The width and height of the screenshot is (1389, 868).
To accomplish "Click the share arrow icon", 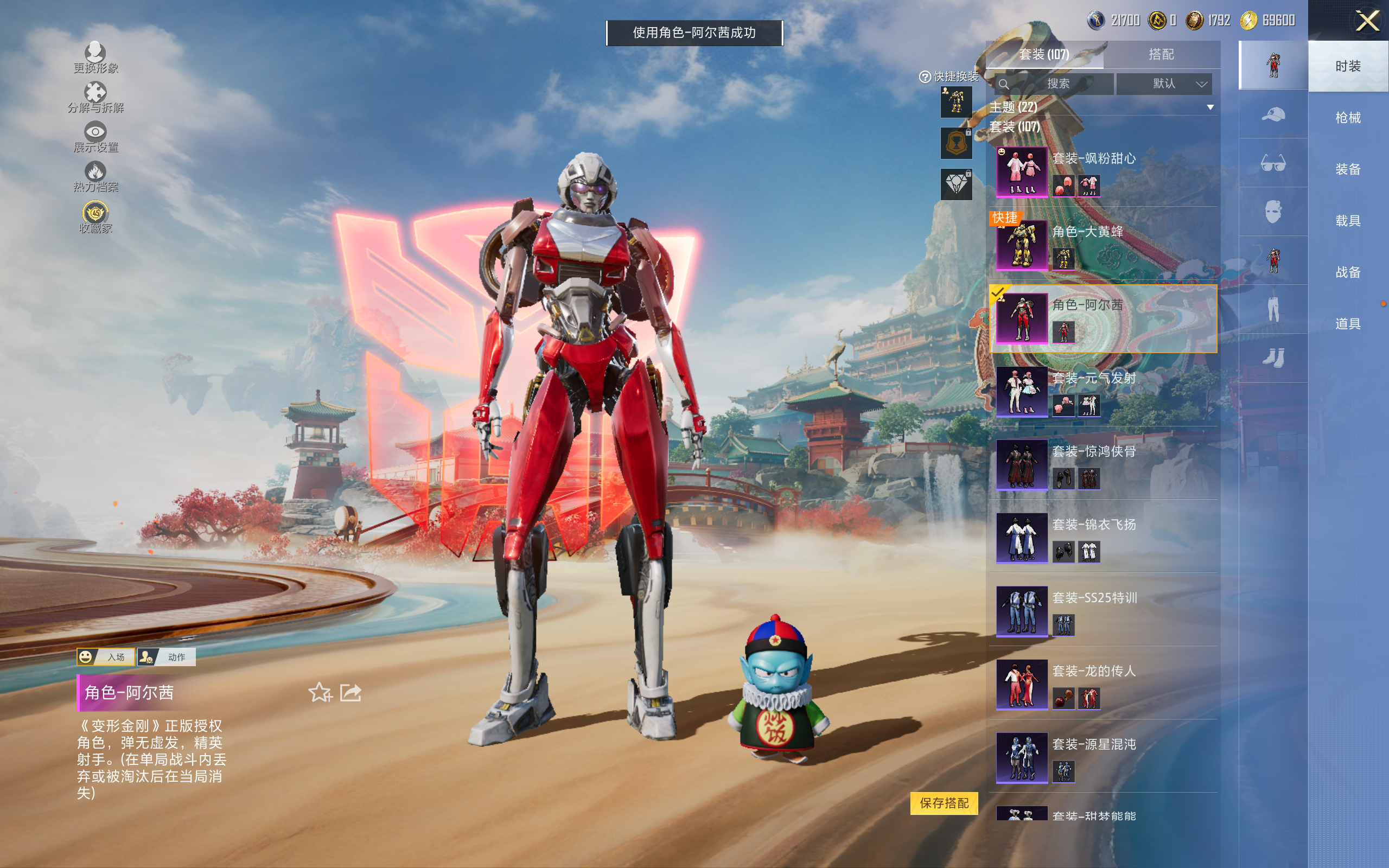I will pos(351,693).
